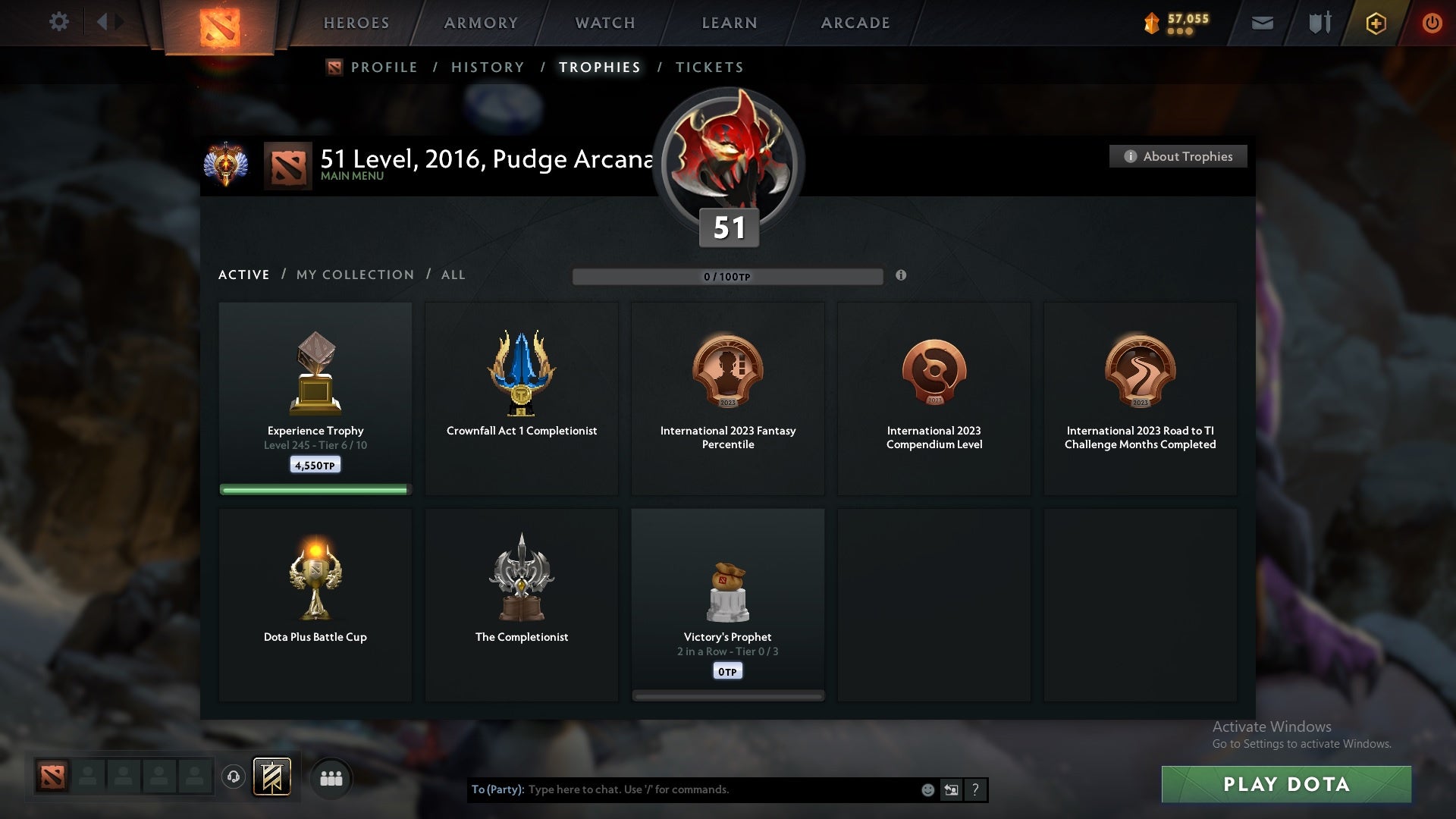Click the guild emblem icon at bottom left
The image size is (1456, 819).
pos(273,777)
